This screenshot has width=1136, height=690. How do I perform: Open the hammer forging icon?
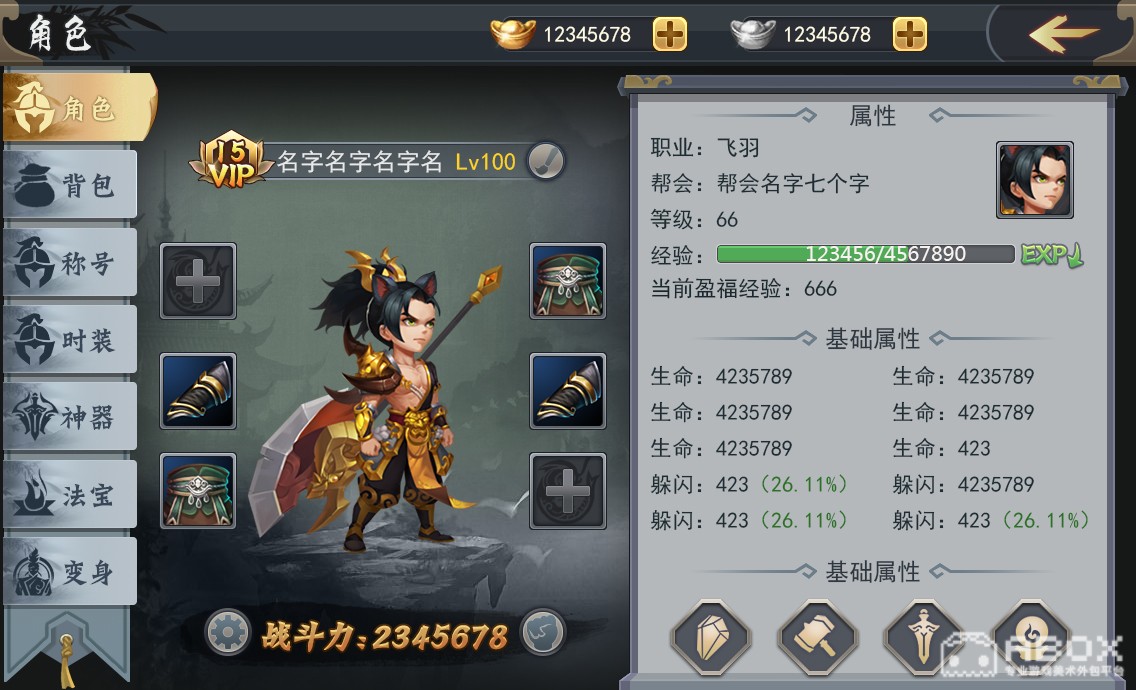click(x=818, y=636)
